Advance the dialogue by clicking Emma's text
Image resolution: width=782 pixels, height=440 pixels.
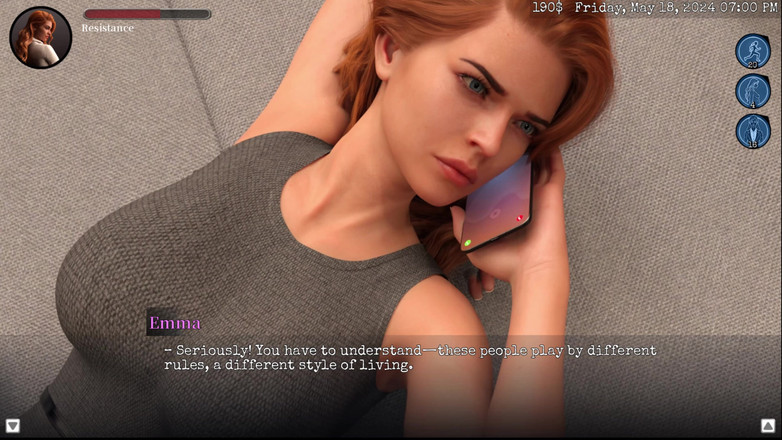[x=410, y=358]
